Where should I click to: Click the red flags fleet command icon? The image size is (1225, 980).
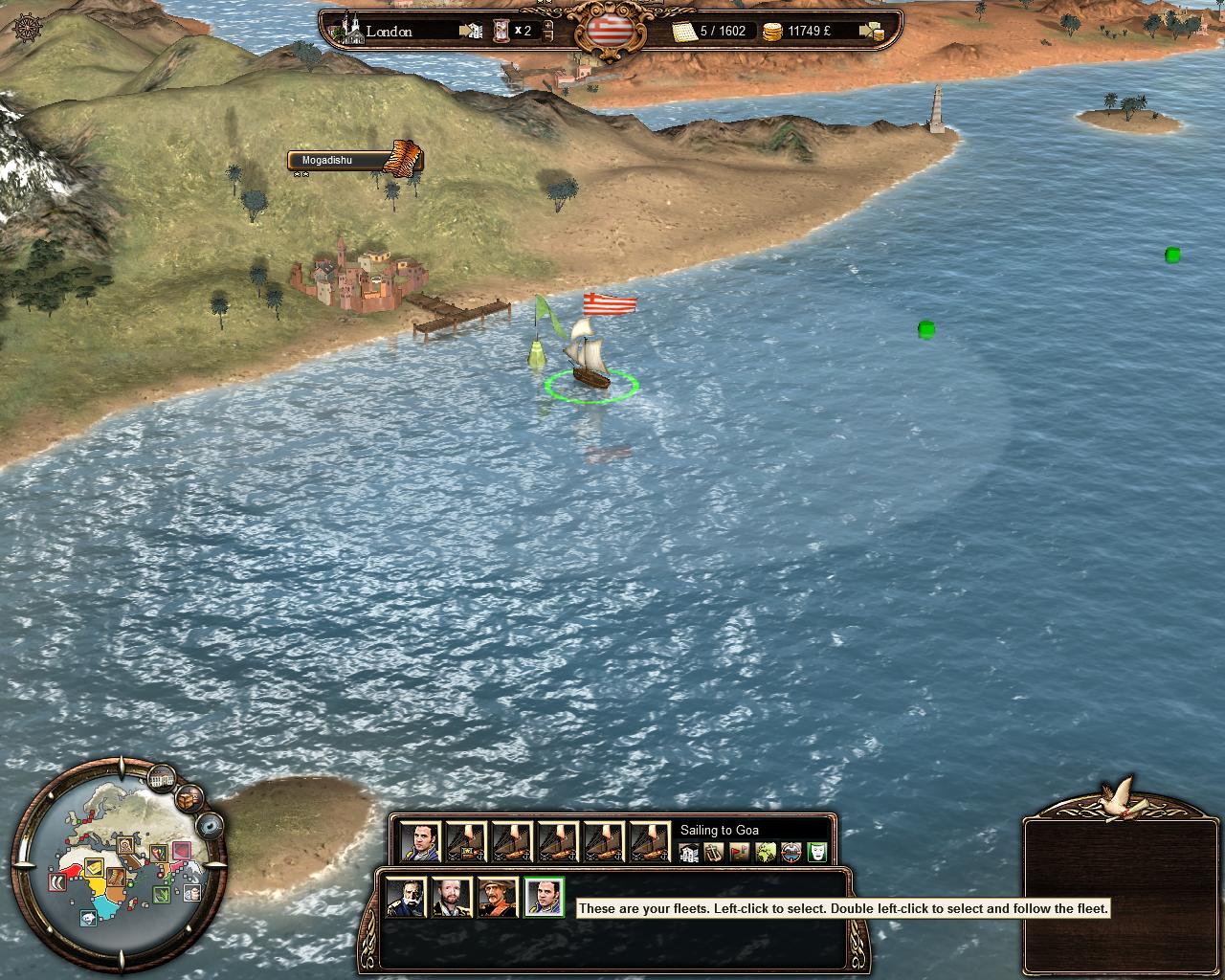pos(740,852)
